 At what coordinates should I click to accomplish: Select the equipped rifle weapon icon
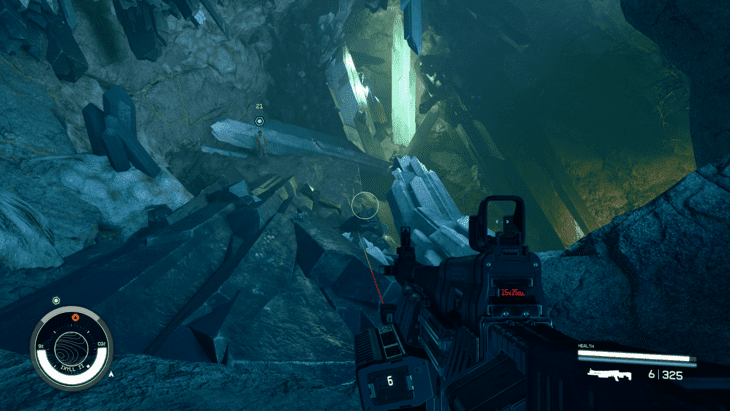pos(611,374)
